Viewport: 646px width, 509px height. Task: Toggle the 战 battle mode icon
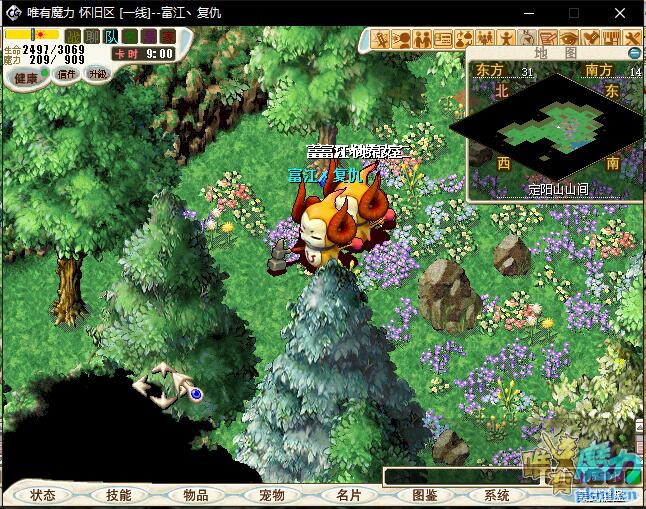(73, 36)
